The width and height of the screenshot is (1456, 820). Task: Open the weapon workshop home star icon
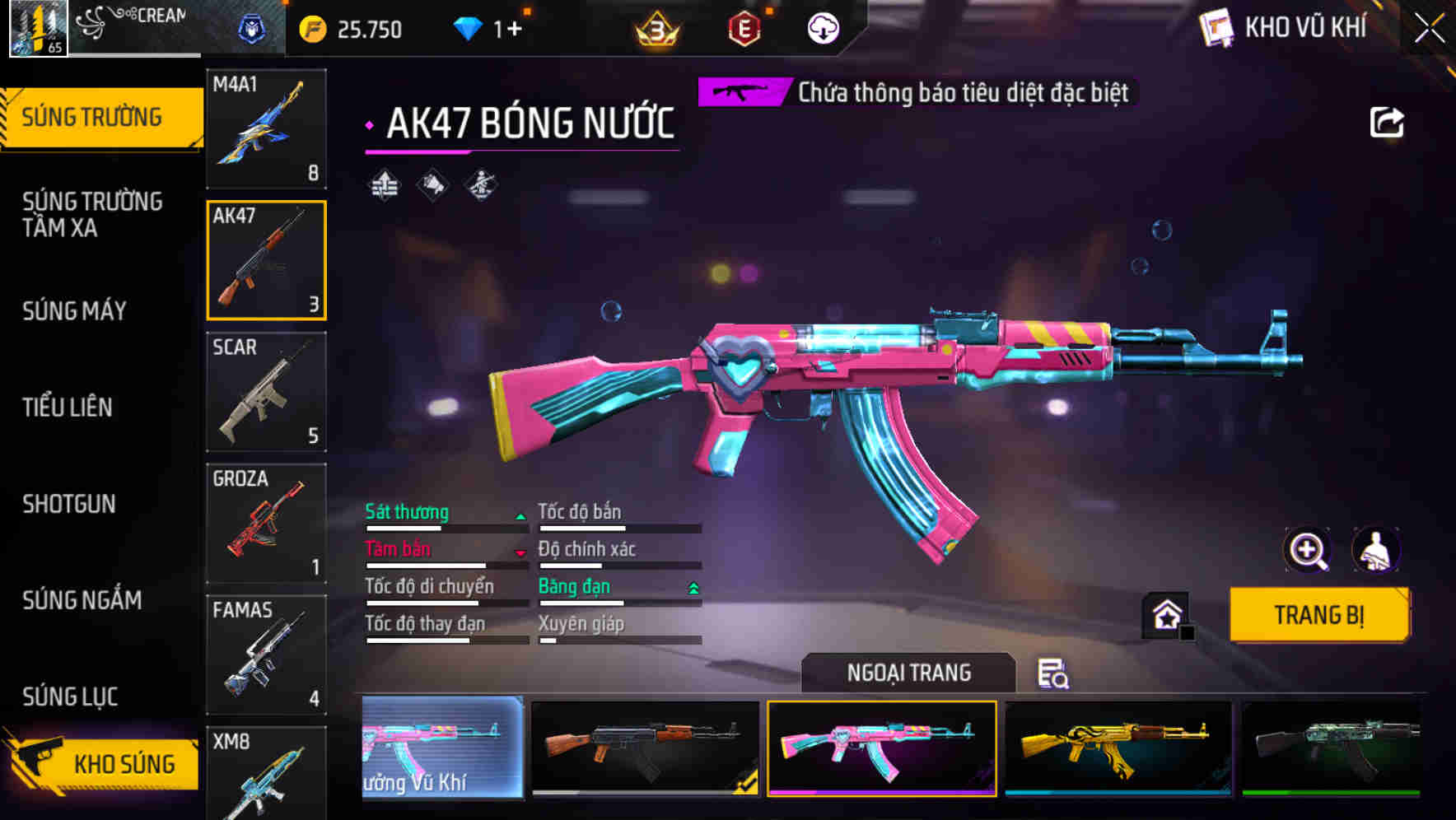point(1167,613)
